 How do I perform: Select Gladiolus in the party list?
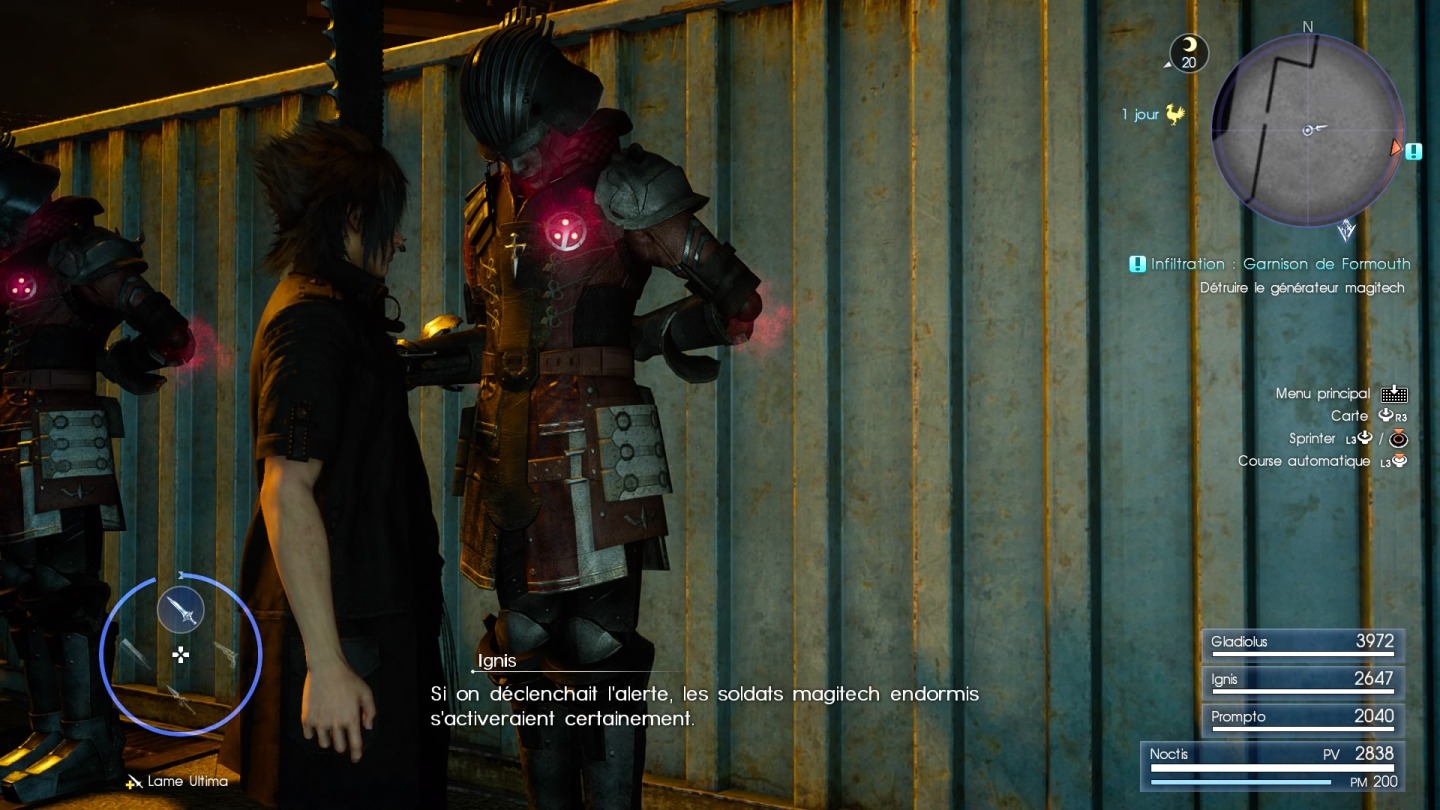point(1302,643)
